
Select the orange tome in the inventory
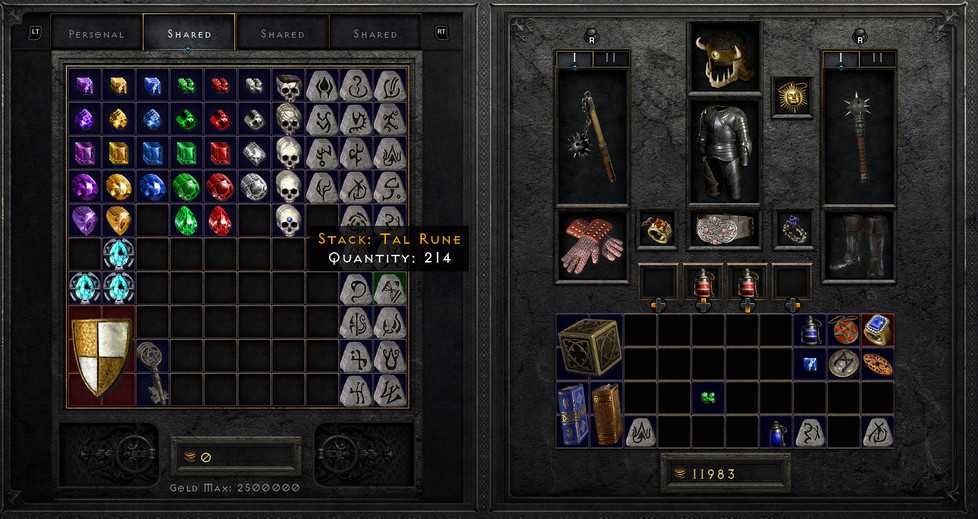pyautogui.click(x=607, y=413)
